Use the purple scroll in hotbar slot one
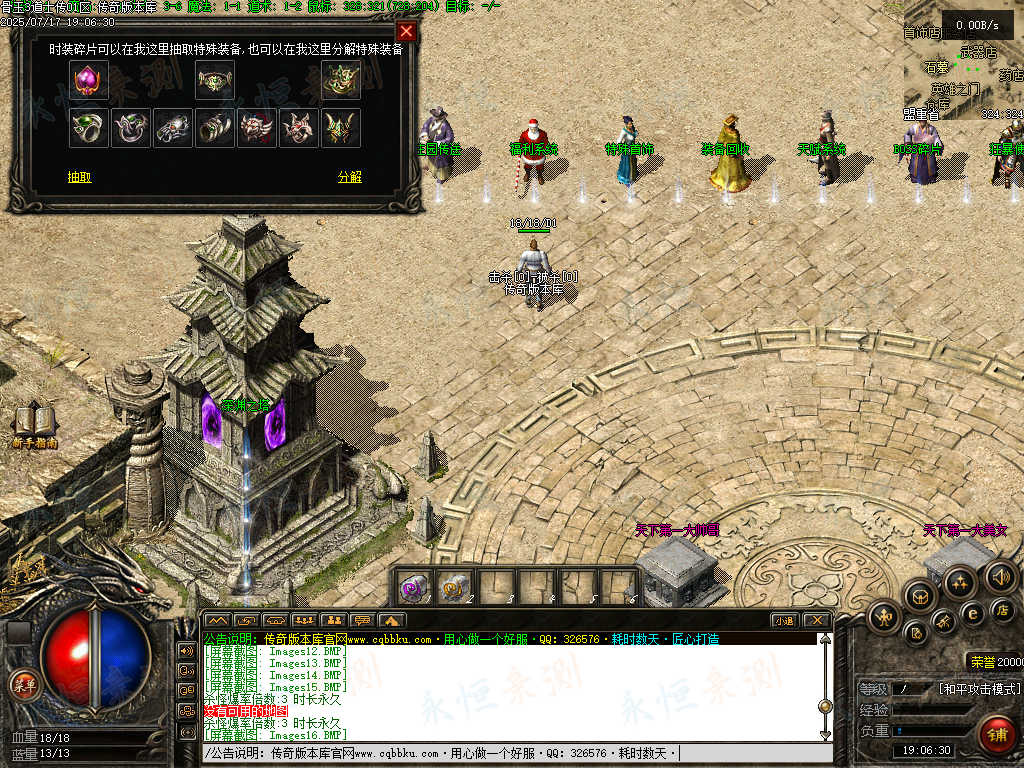The height and width of the screenshot is (768, 1024). (415, 587)
